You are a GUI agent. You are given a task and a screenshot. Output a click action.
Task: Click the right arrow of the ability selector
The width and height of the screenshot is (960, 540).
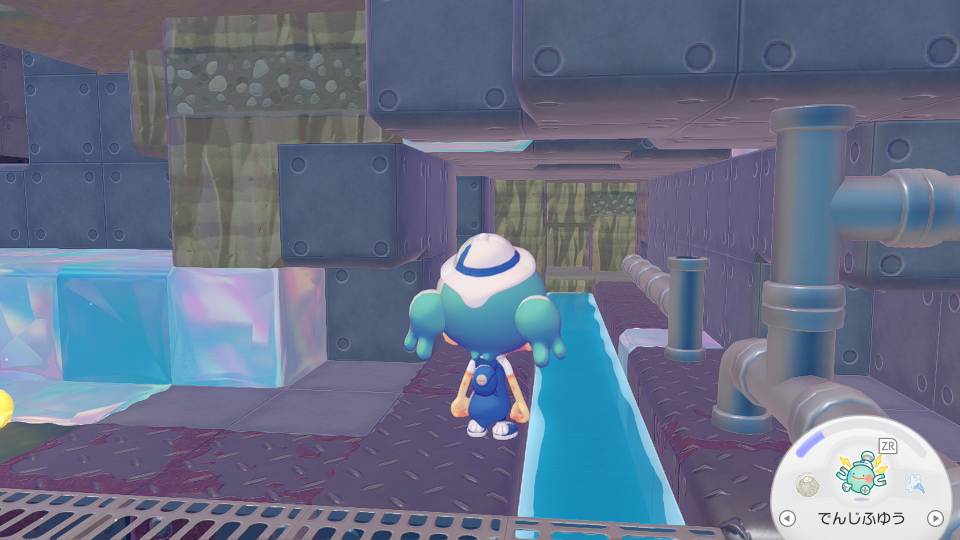[x=935, y=518]
